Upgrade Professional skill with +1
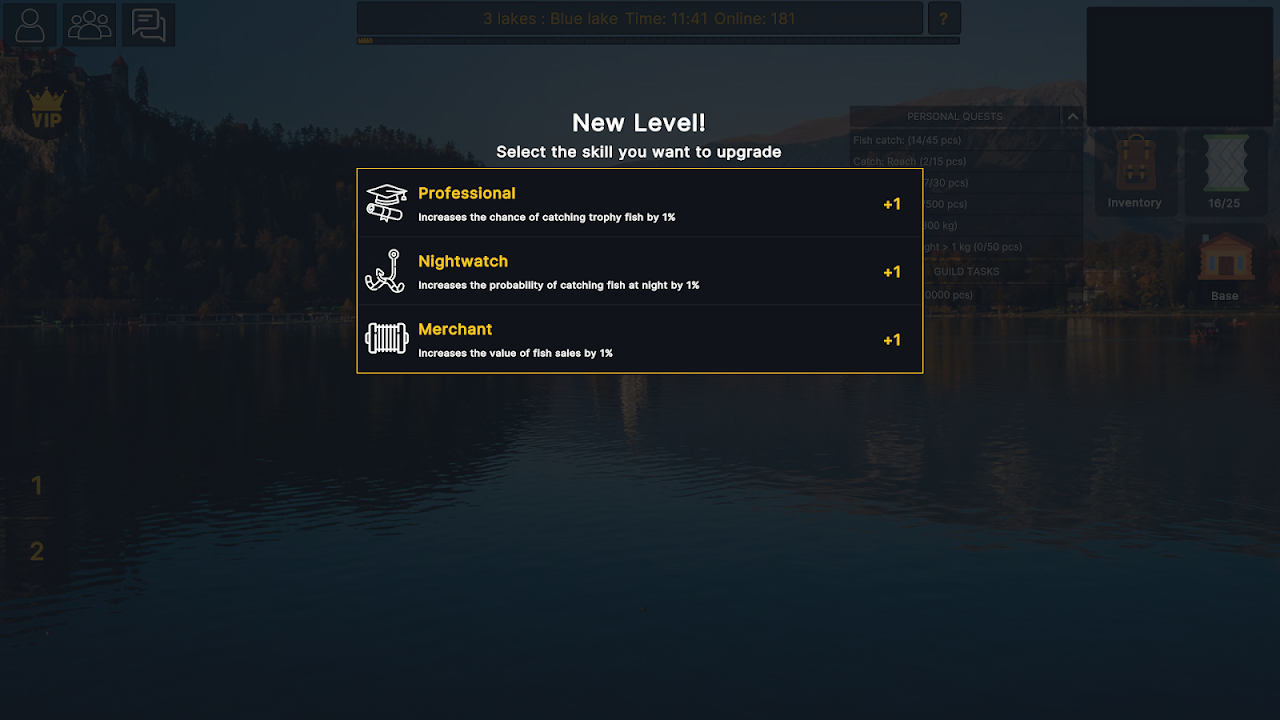The width and height of the screenshot is (1280, 720). (891, 203)
